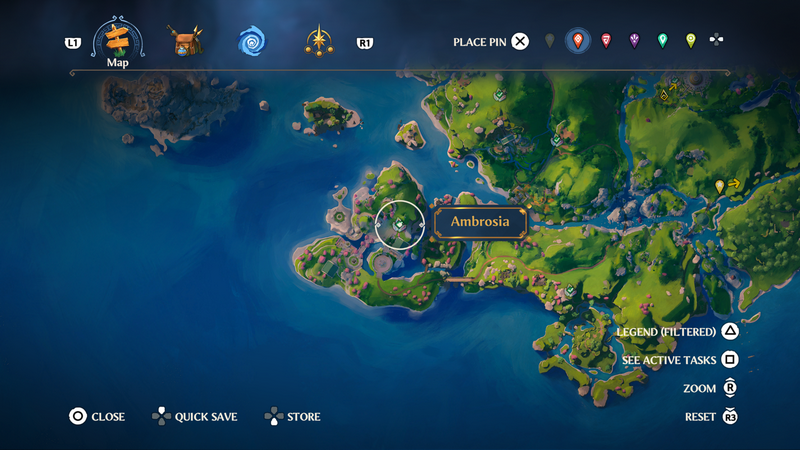Open the Map tab signpost icon
Image resolution: width=800 pixels, height=450 pixels.
[x=118, y=39]
